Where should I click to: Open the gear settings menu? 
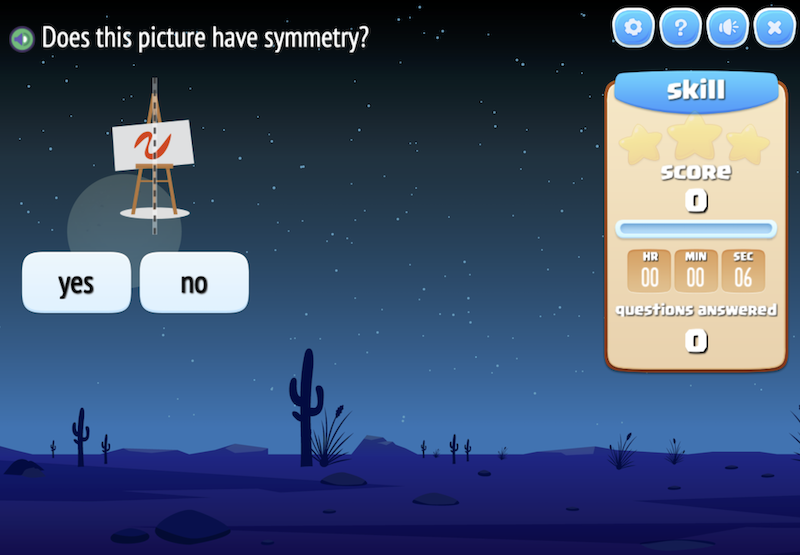pos(632,28)
